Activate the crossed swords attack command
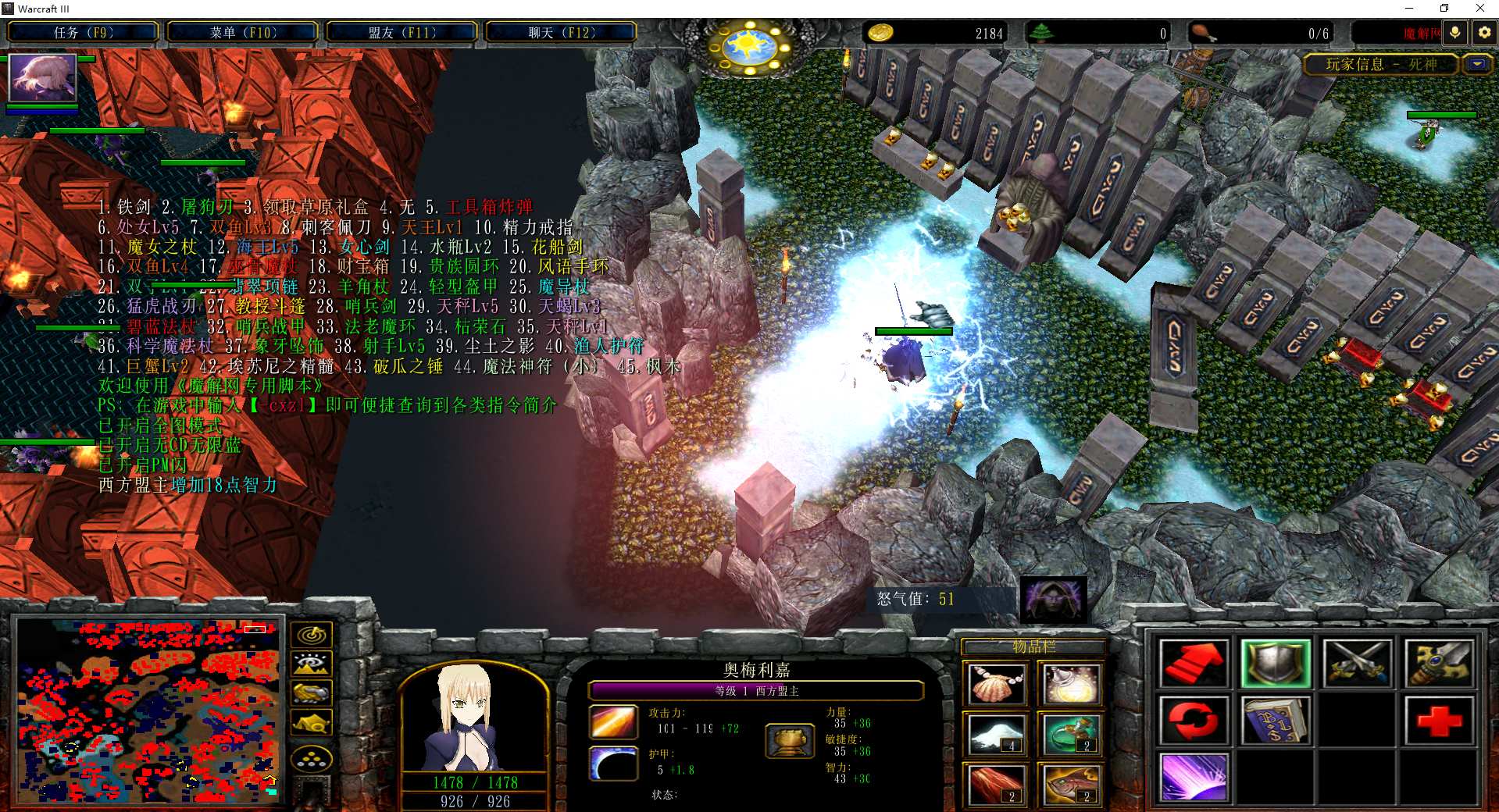Viewport: 1499px width, 812px height. 1357,664
